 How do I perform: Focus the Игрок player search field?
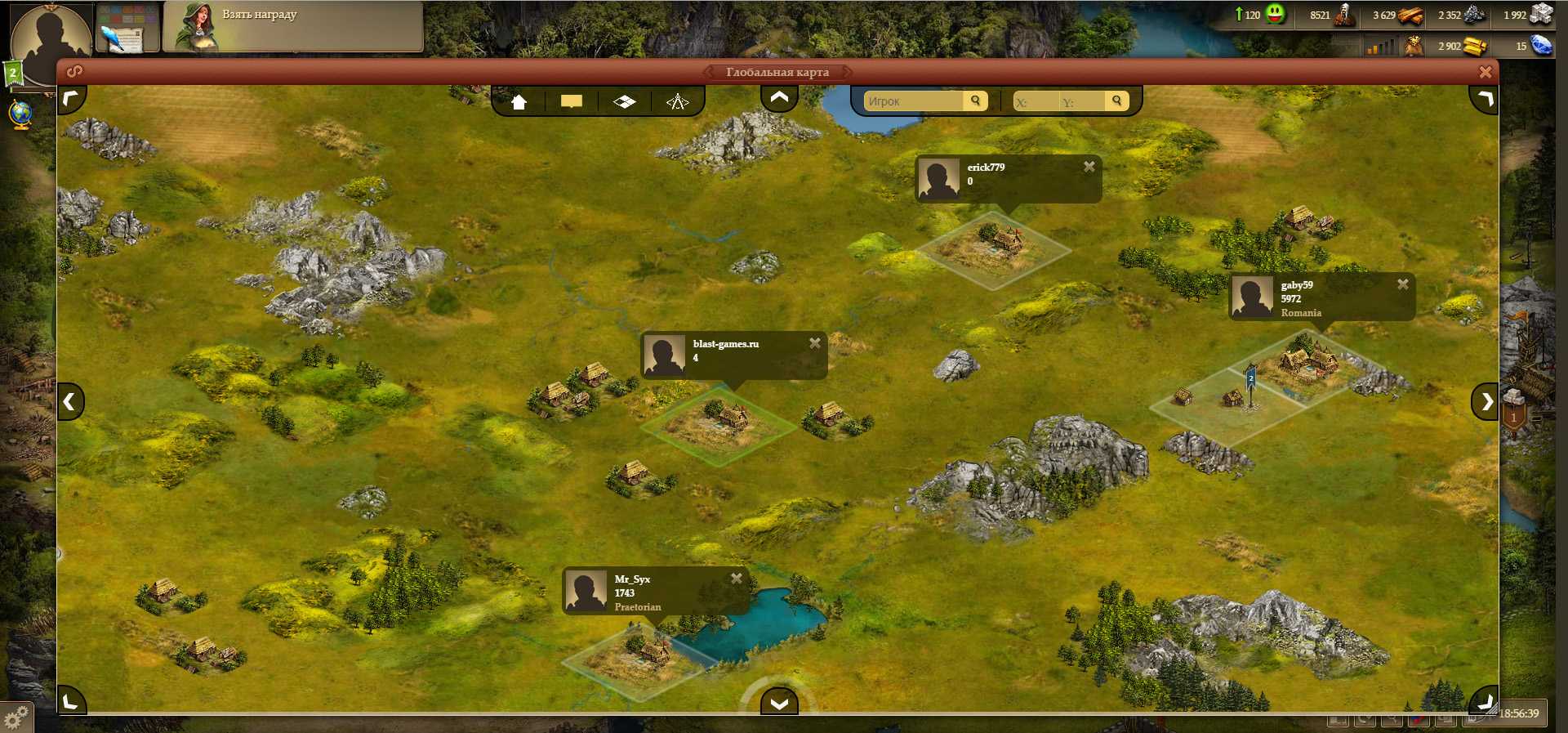[x=913, y=101]
